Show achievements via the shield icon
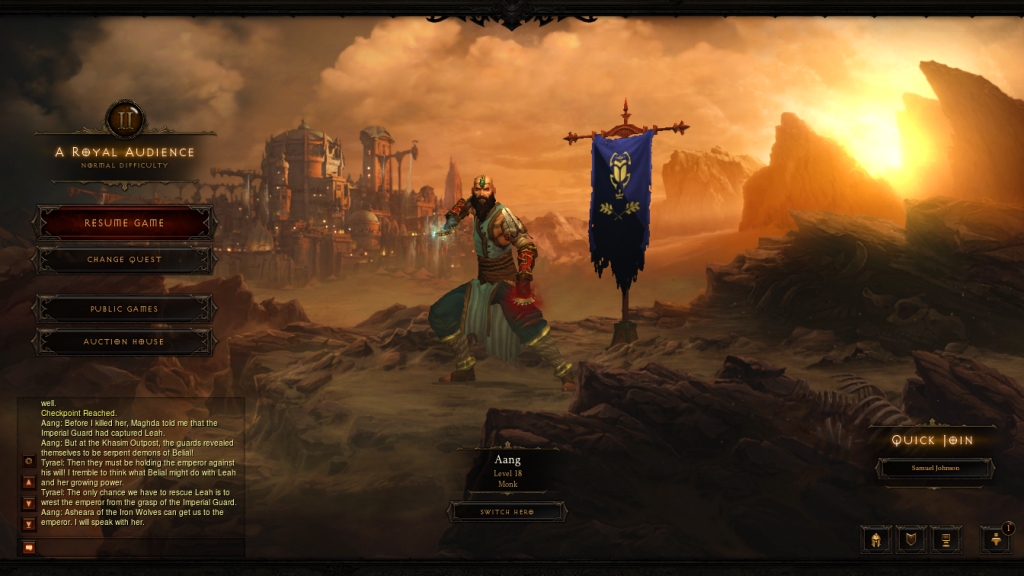The width and height of the screenshot is (1024, 576). (911, 540)
